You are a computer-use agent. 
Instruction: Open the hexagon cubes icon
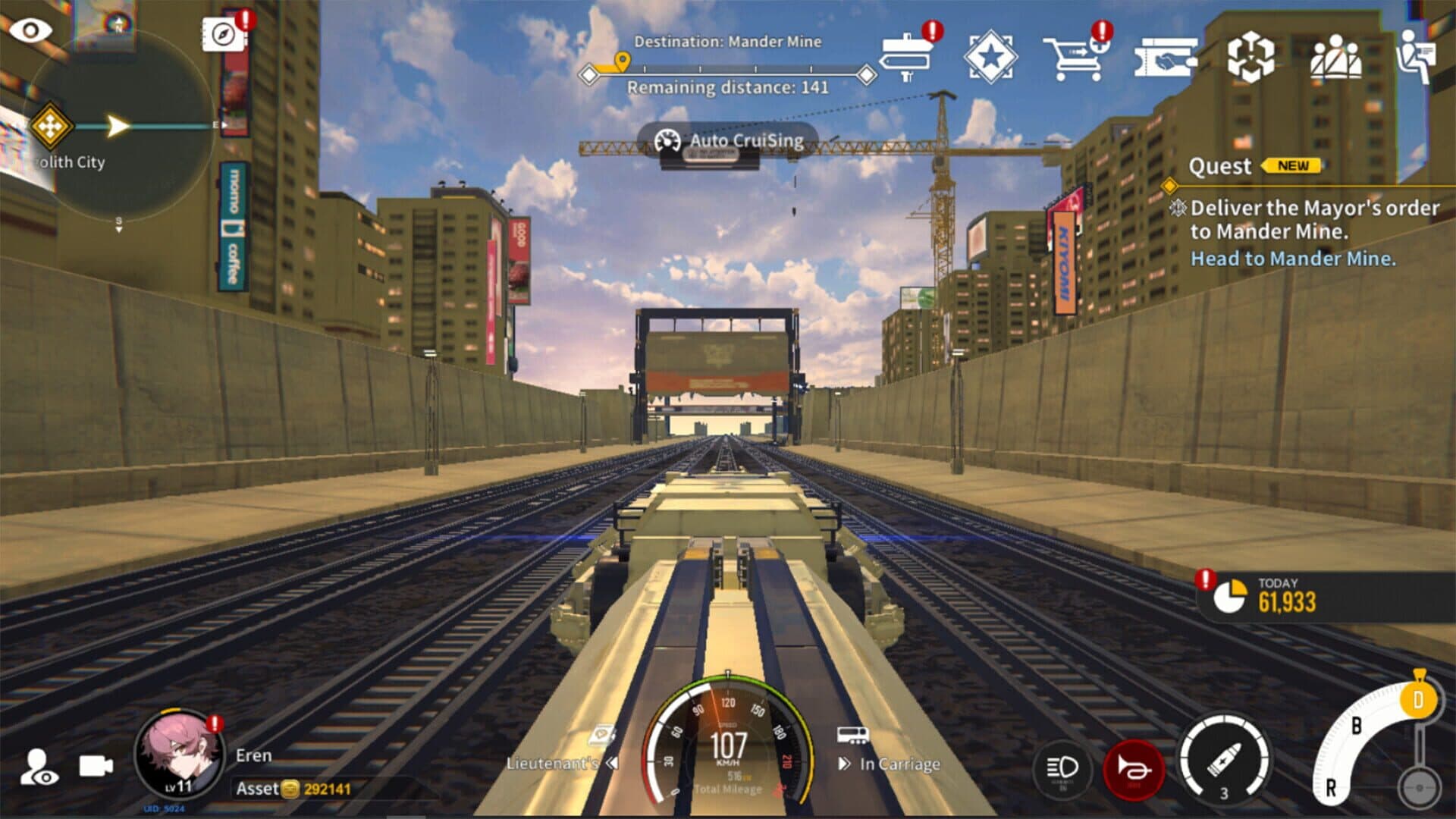1250,58
